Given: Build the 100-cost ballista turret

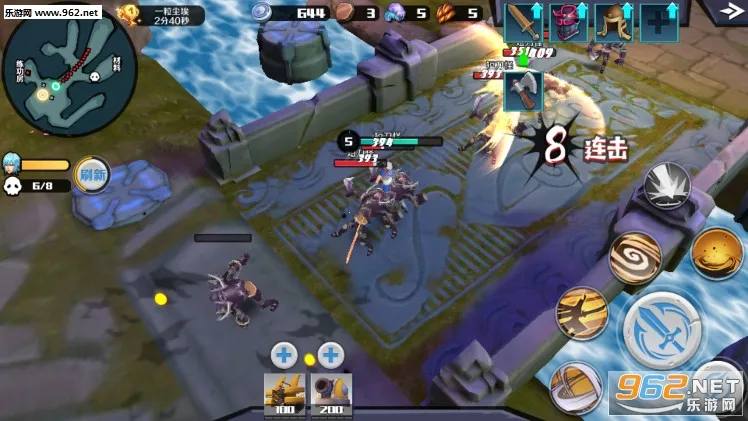Looking at the screenshot, I should pyautogui.click(x=283, y=394).
